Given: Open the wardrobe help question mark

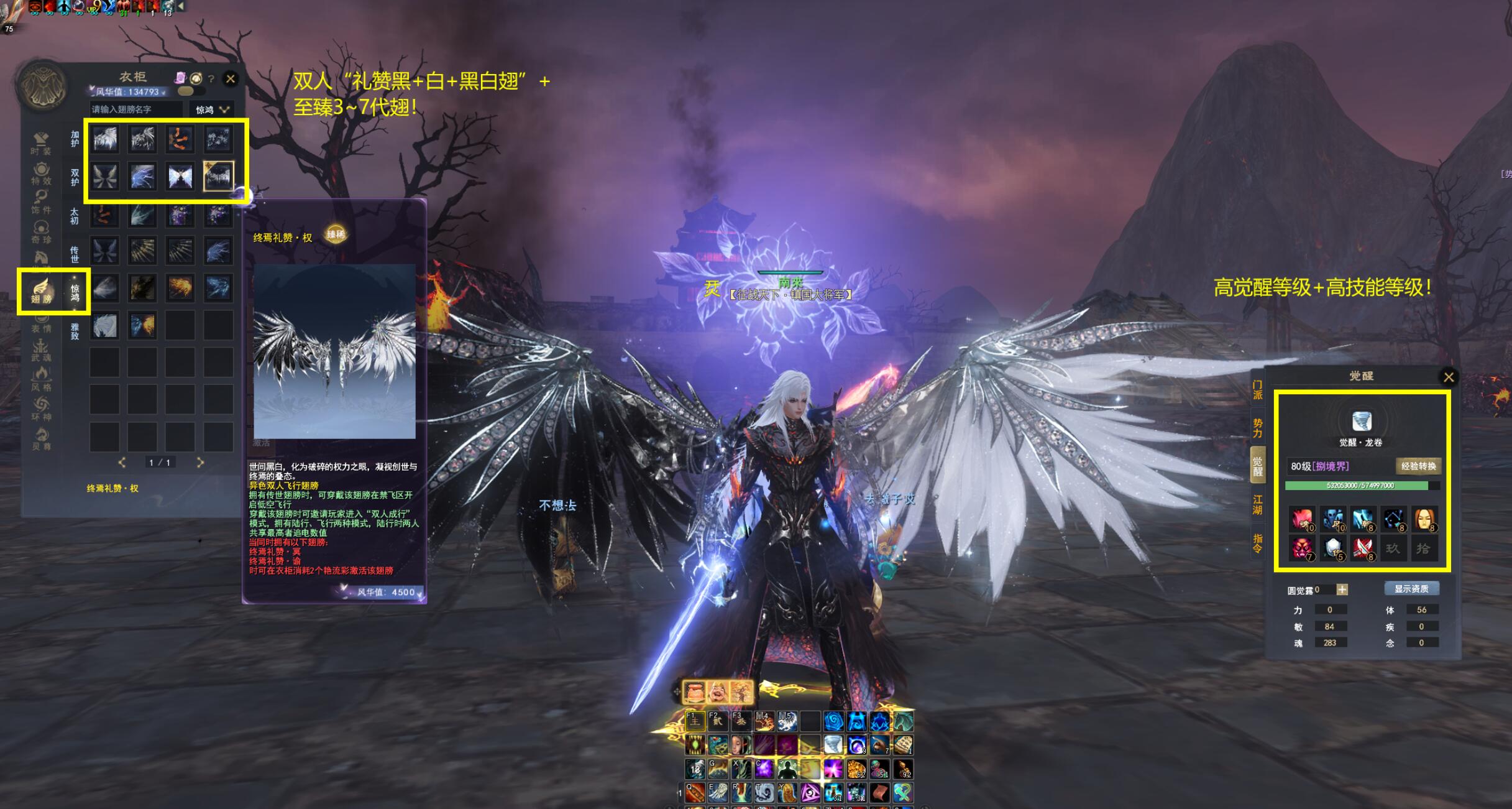Looking at the screenshot, I should click(x=211, y=79).
